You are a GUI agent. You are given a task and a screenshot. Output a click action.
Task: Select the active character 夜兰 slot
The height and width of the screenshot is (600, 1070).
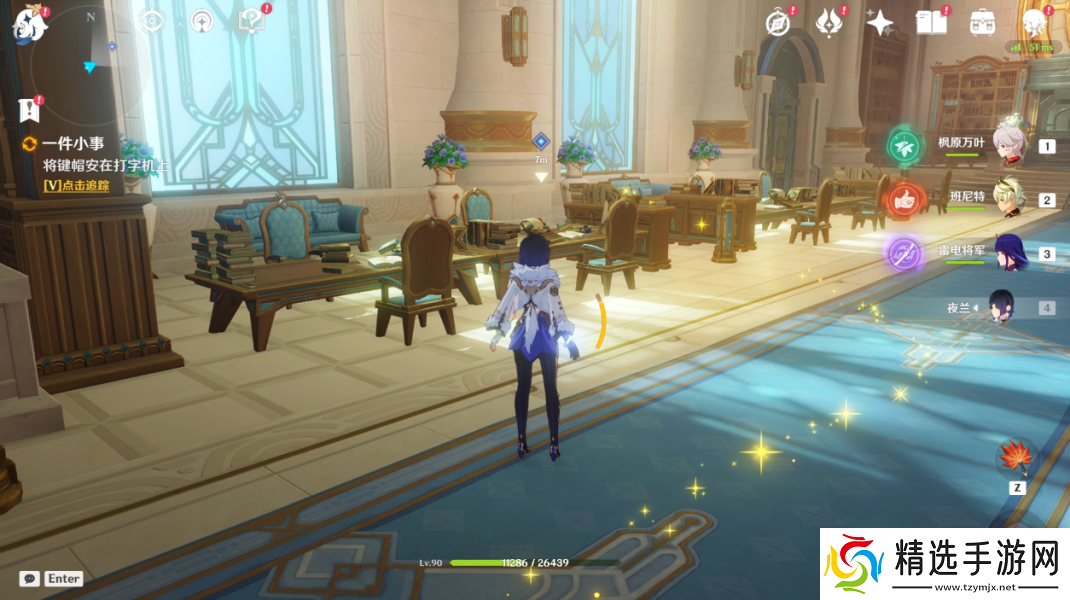click(x=1004, y=307)
